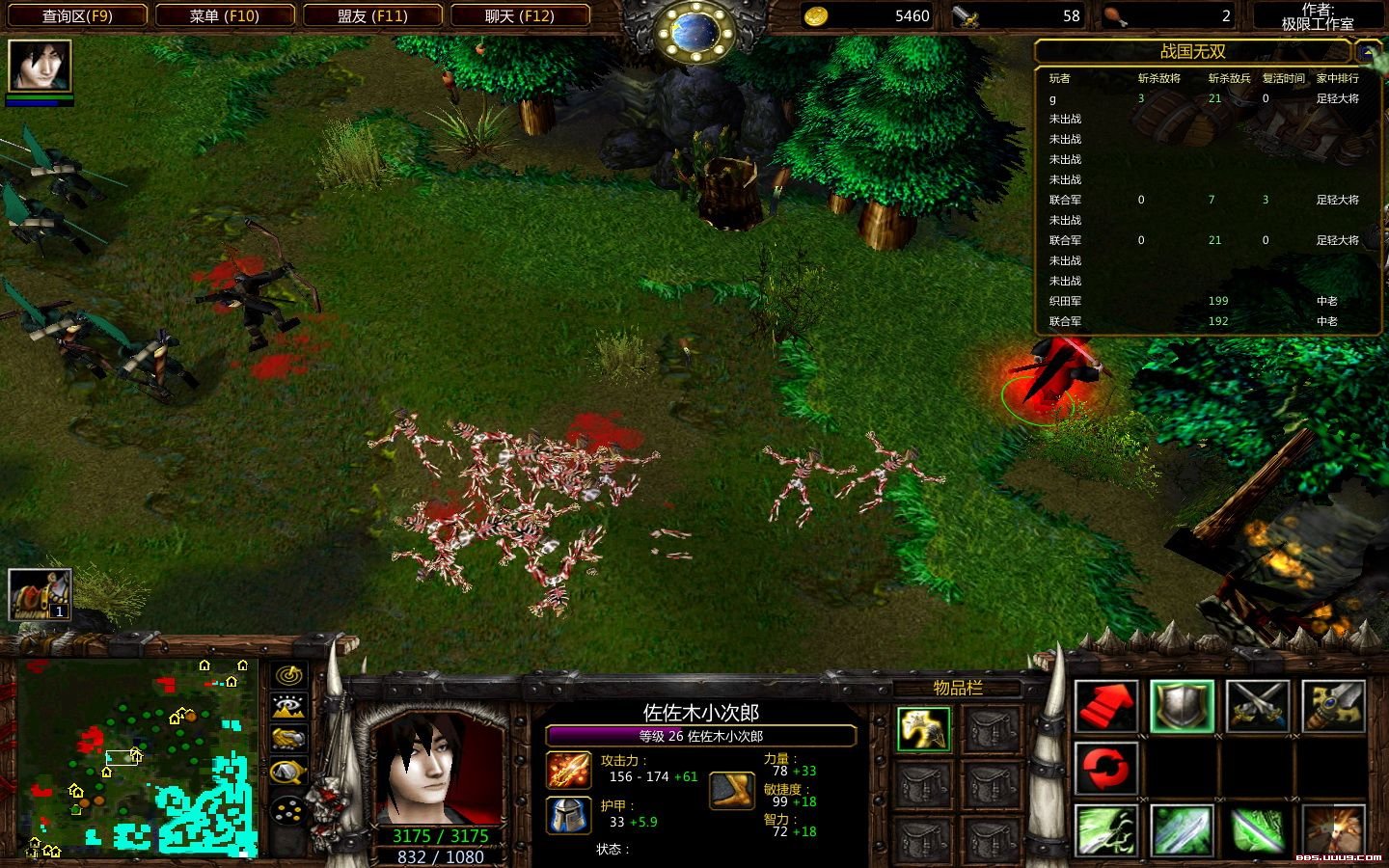Activate the minimap signal ping button
This screenshot has height=868, width=1389.
tap(289, 676)
